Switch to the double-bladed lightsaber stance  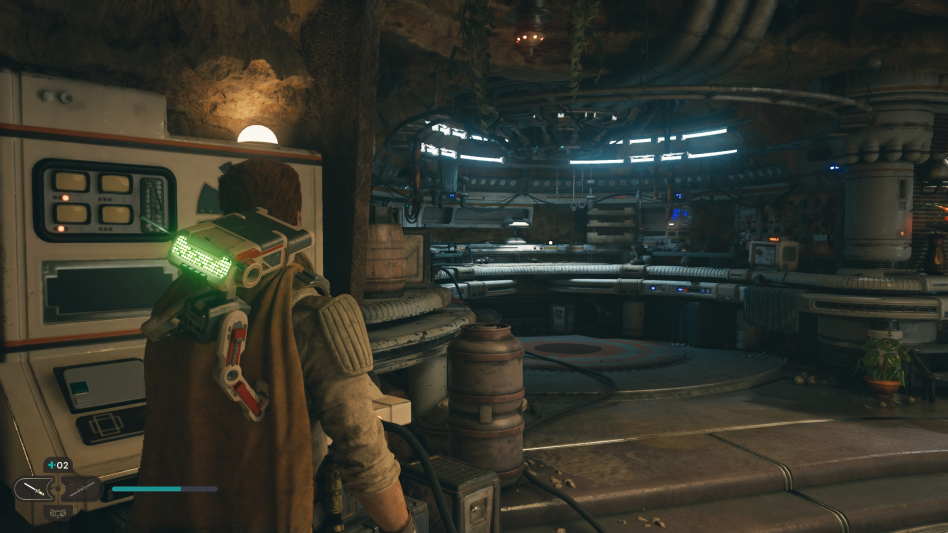(x=83, y=489)
